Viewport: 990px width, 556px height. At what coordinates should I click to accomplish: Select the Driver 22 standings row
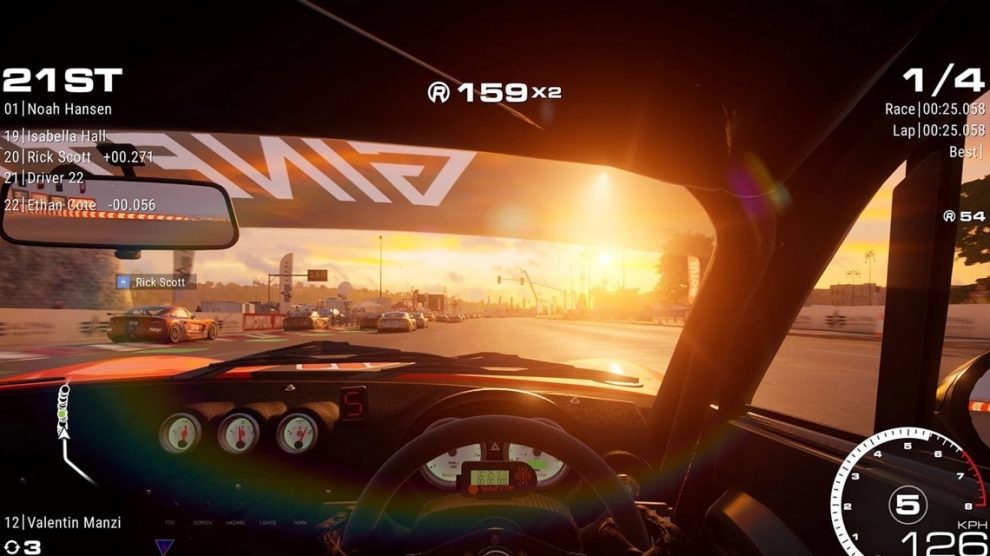pos(44,178)
